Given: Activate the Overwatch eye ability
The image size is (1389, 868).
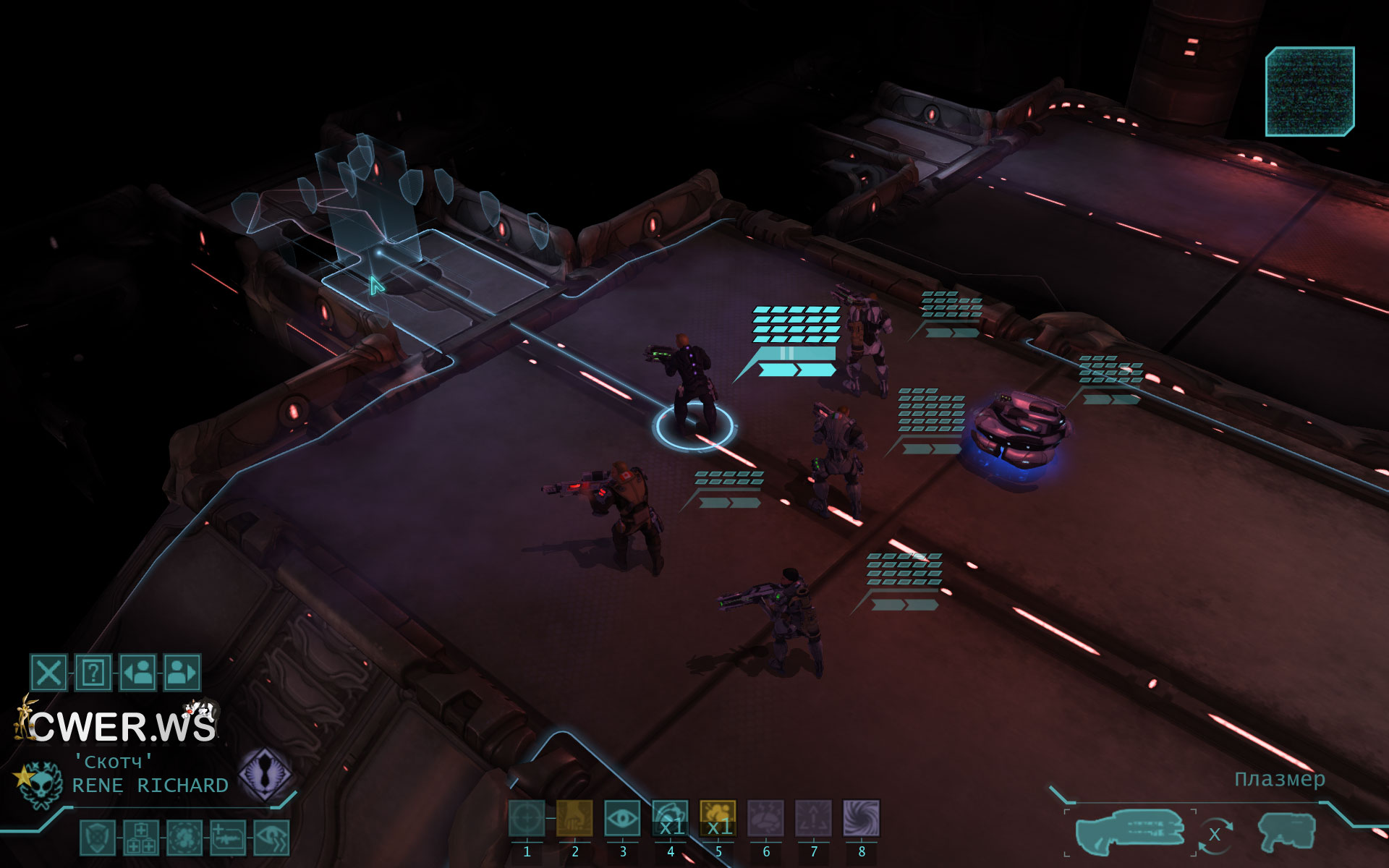Looking at the screenshot, I should [622, 819].
